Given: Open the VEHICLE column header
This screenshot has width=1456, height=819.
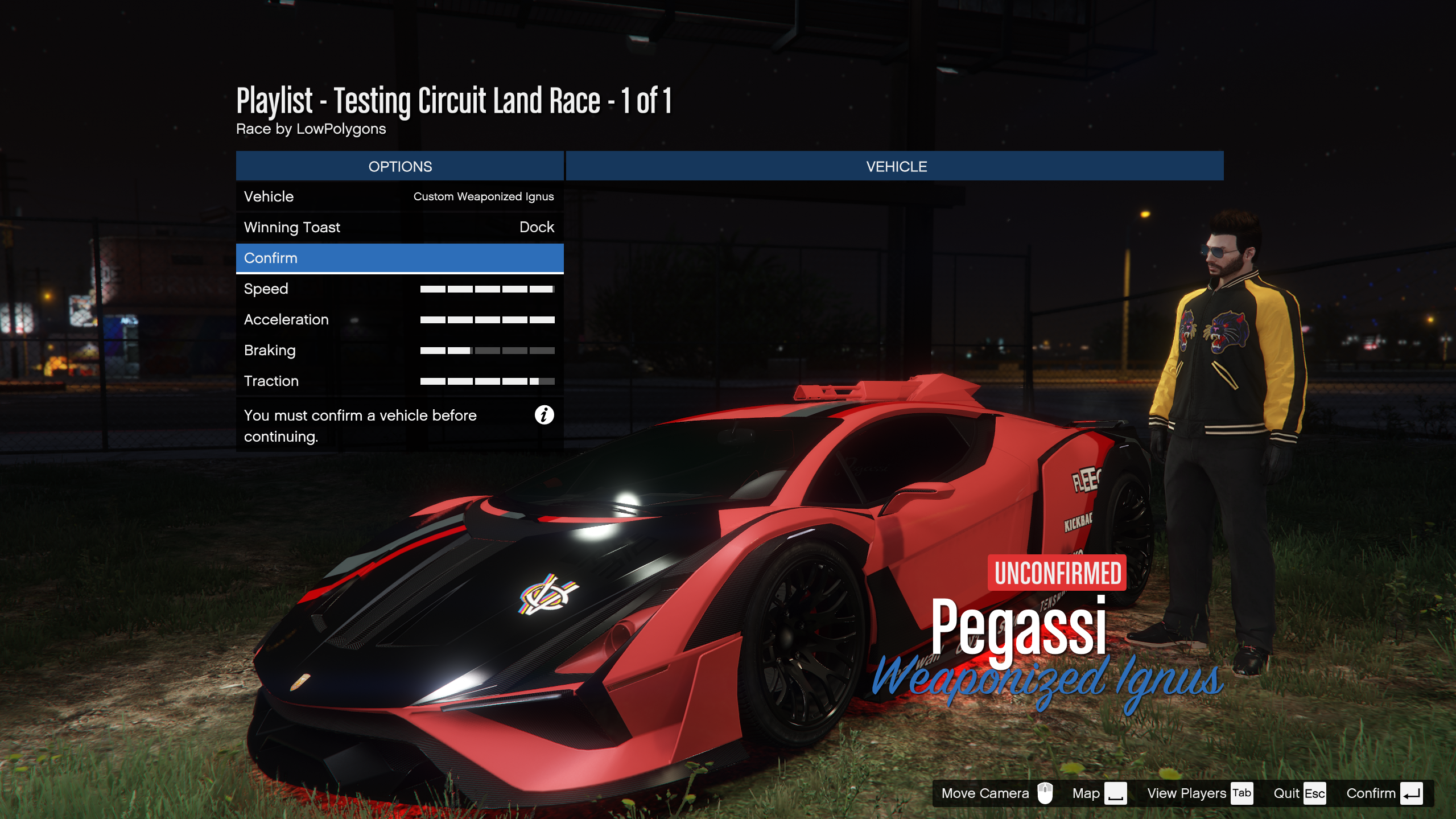Looking at the screenshot, I should pos(896,166).
